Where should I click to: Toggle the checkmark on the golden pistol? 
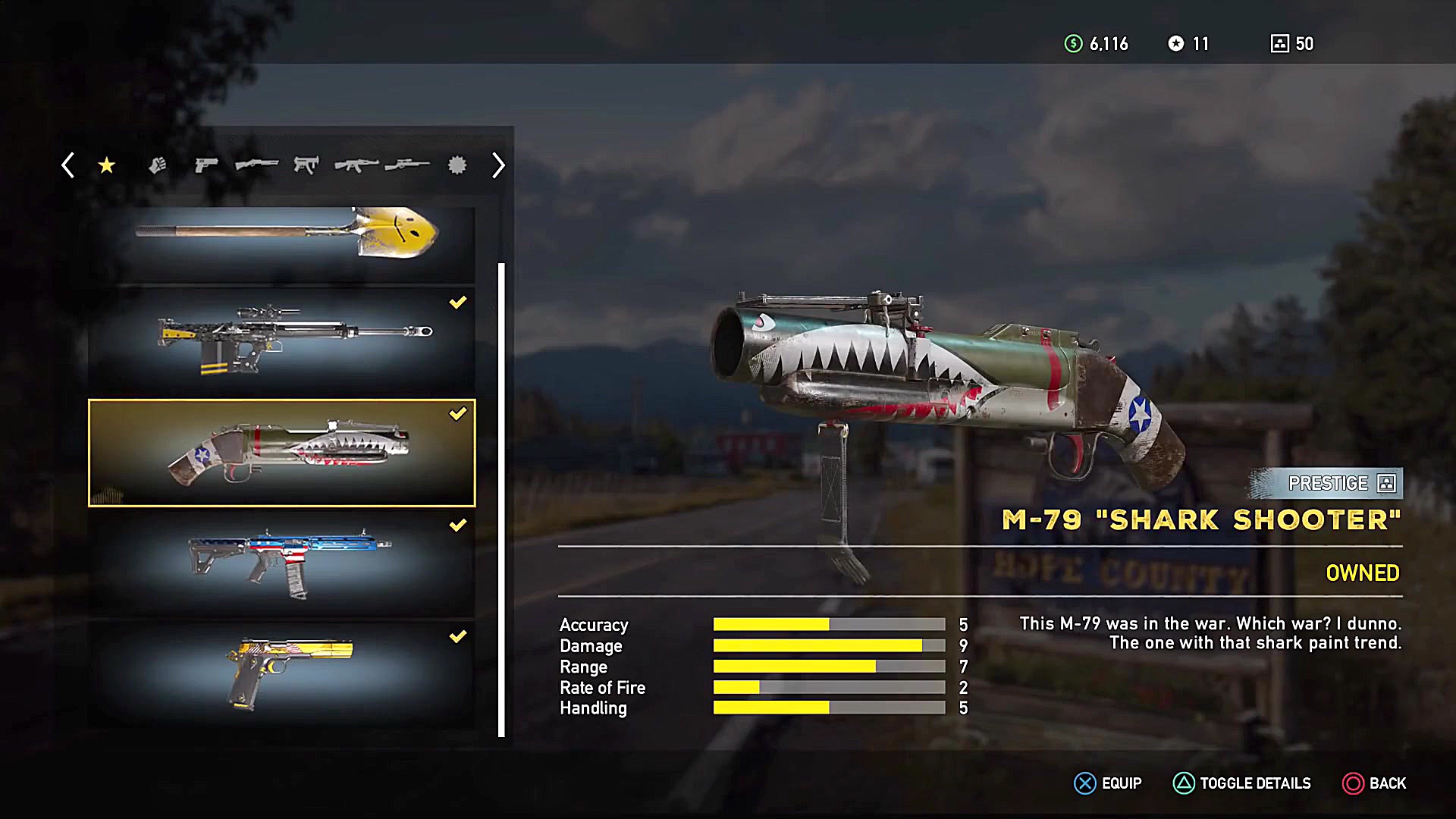(457, 635)
